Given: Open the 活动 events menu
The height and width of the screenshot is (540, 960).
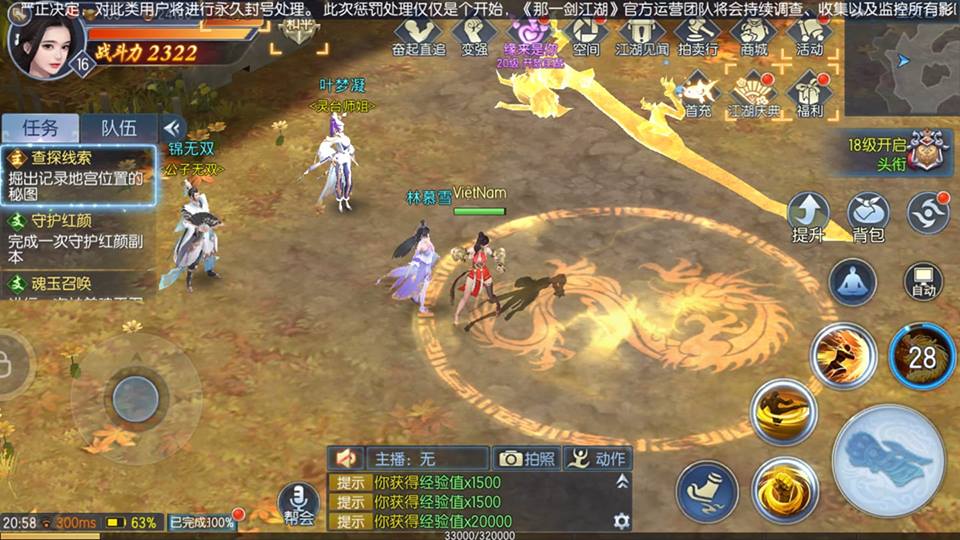Looking at the screenshot, I should [x=809, y=35].
